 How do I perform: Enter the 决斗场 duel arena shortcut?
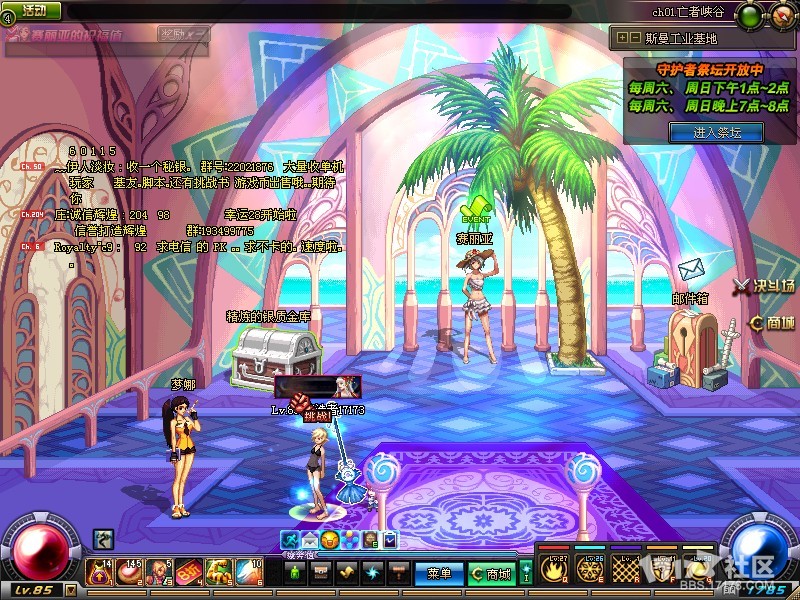click(x=762, y=286)
